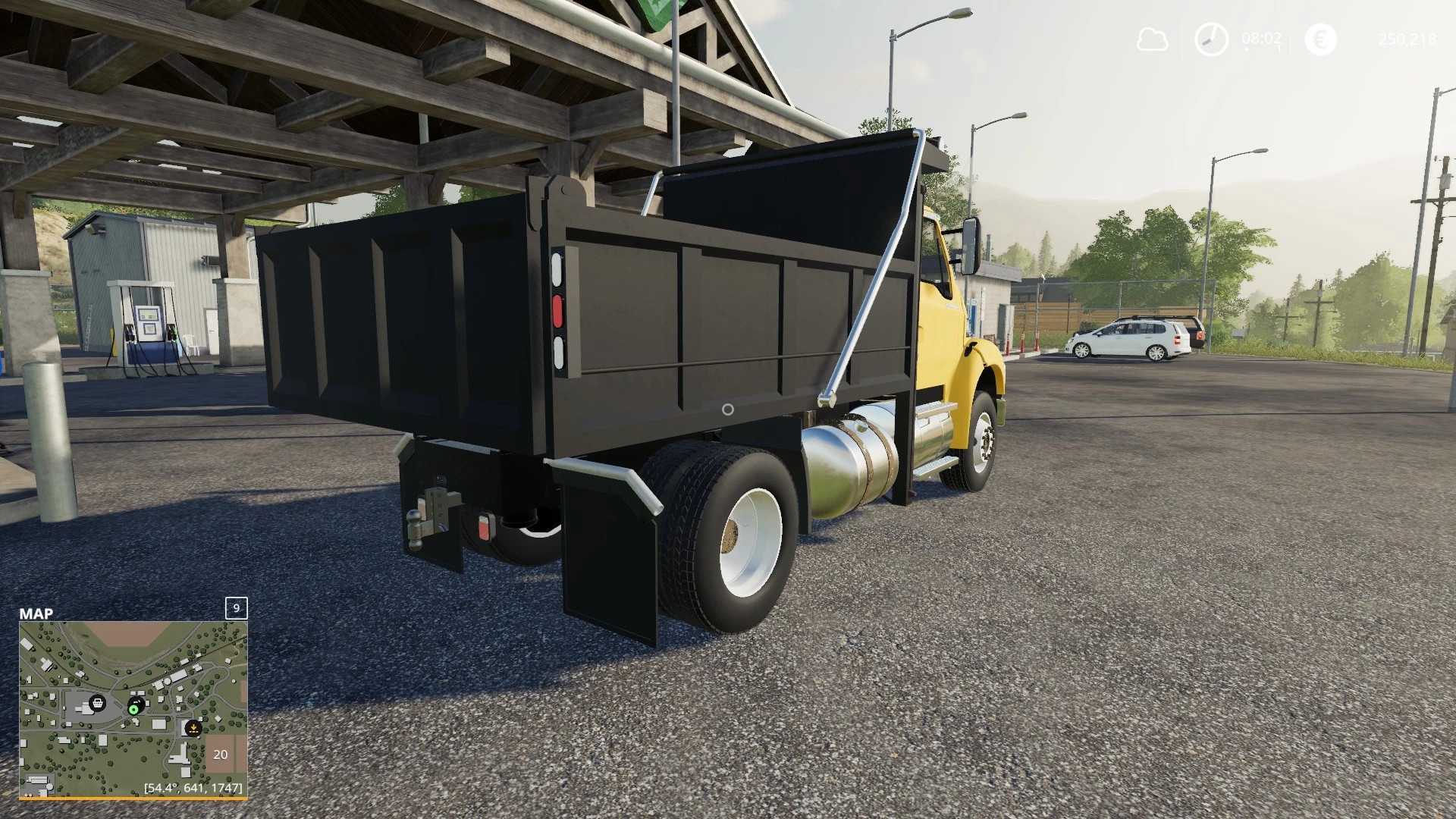The height and width of the screenshot is (819, 1456).
Task: Click the MAP label above the minimap
Action: pyautogui.click(x=36, y=612)
